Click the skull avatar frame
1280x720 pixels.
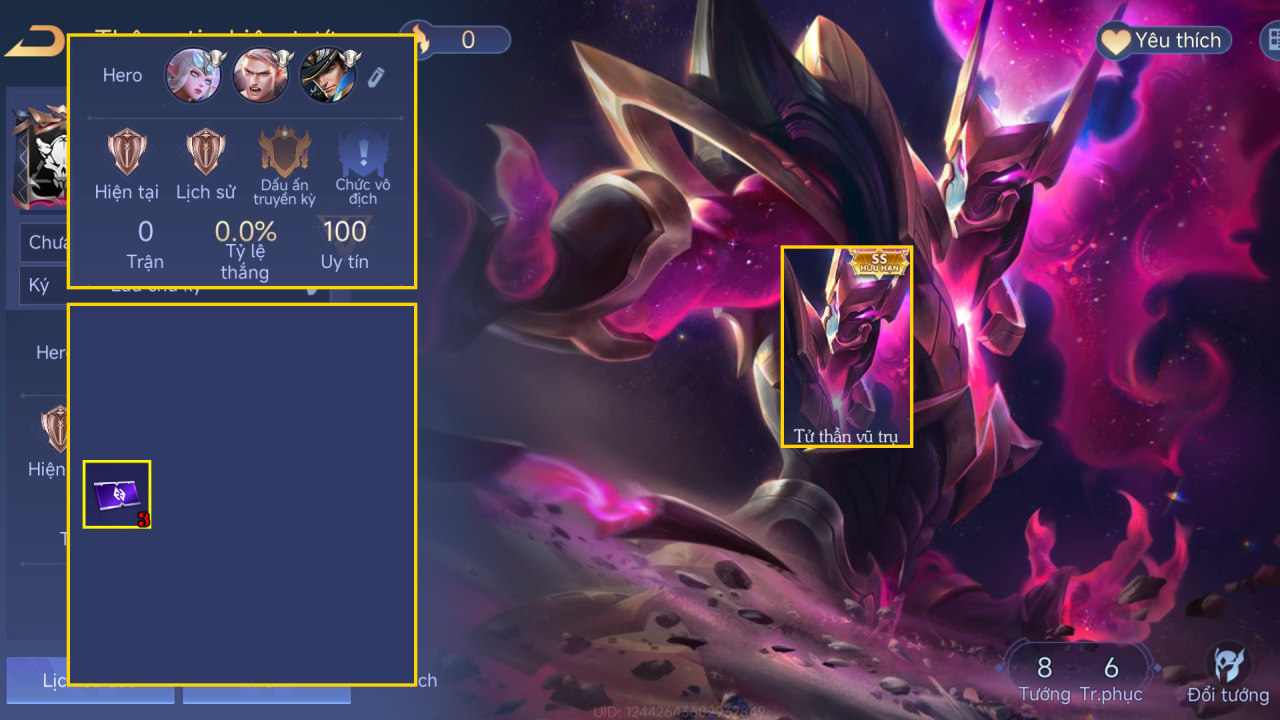pyautogui.click(x=40, y=160)
